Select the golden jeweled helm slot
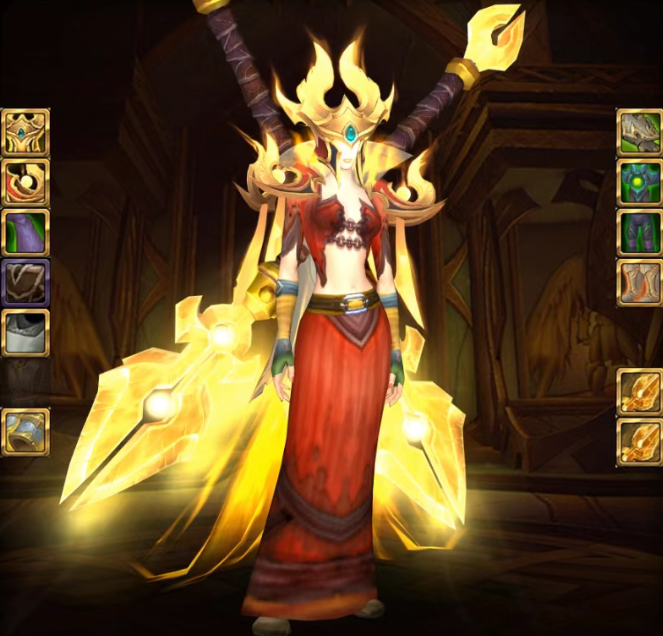 (x=25, y=133)
